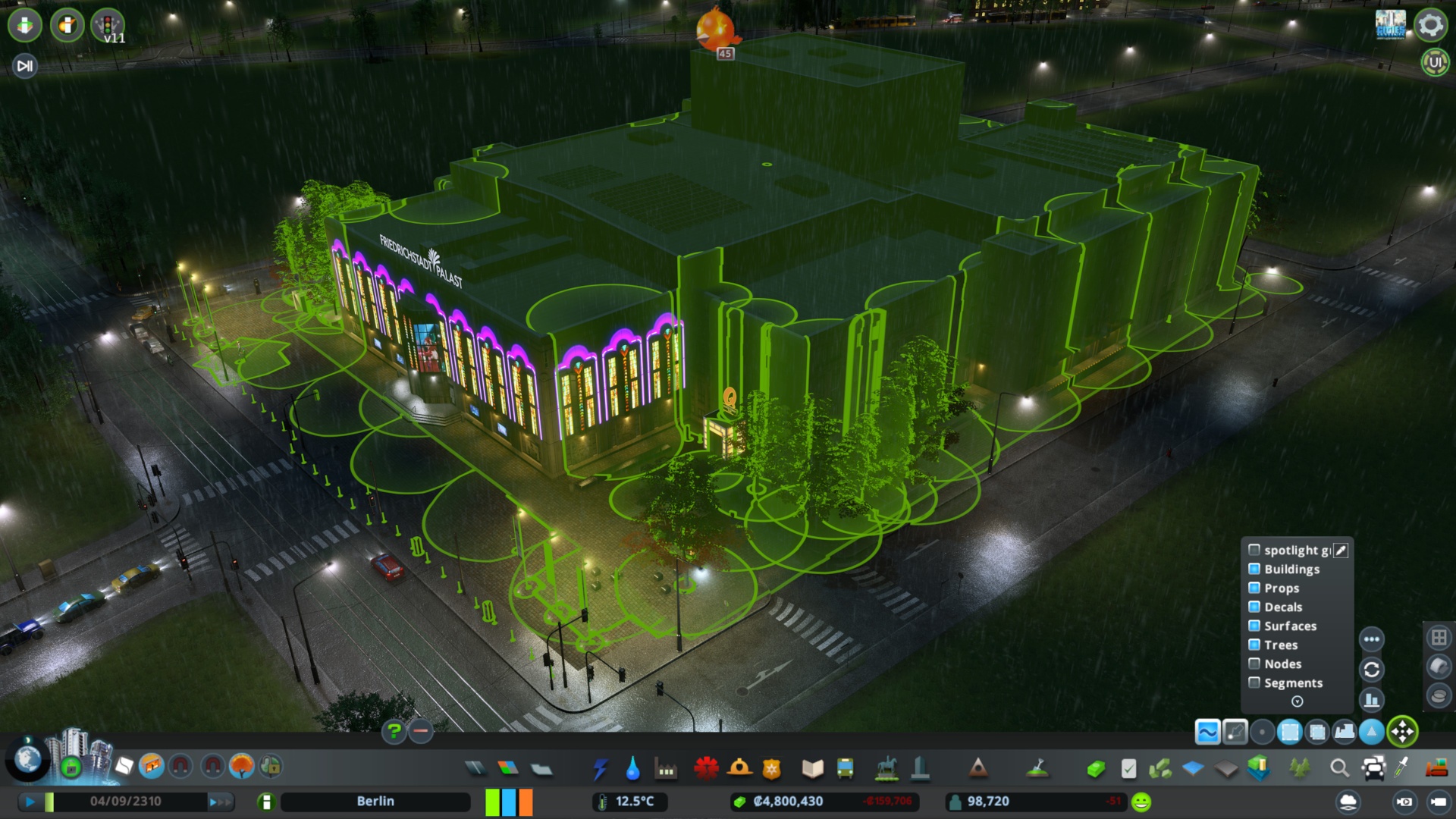Open the healthcare menu via medical cross icon
Image resolution: width=1456 pixels, height=819 pixels.
(x=706, y=768)
